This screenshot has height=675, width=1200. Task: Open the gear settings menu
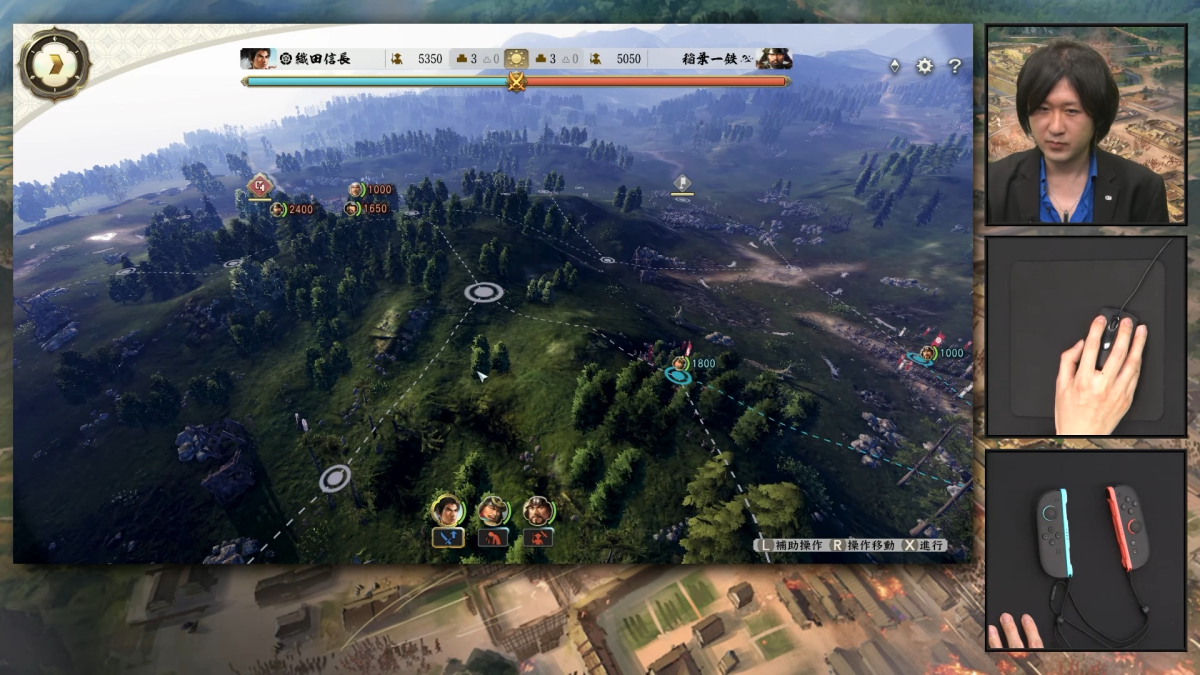925,66
